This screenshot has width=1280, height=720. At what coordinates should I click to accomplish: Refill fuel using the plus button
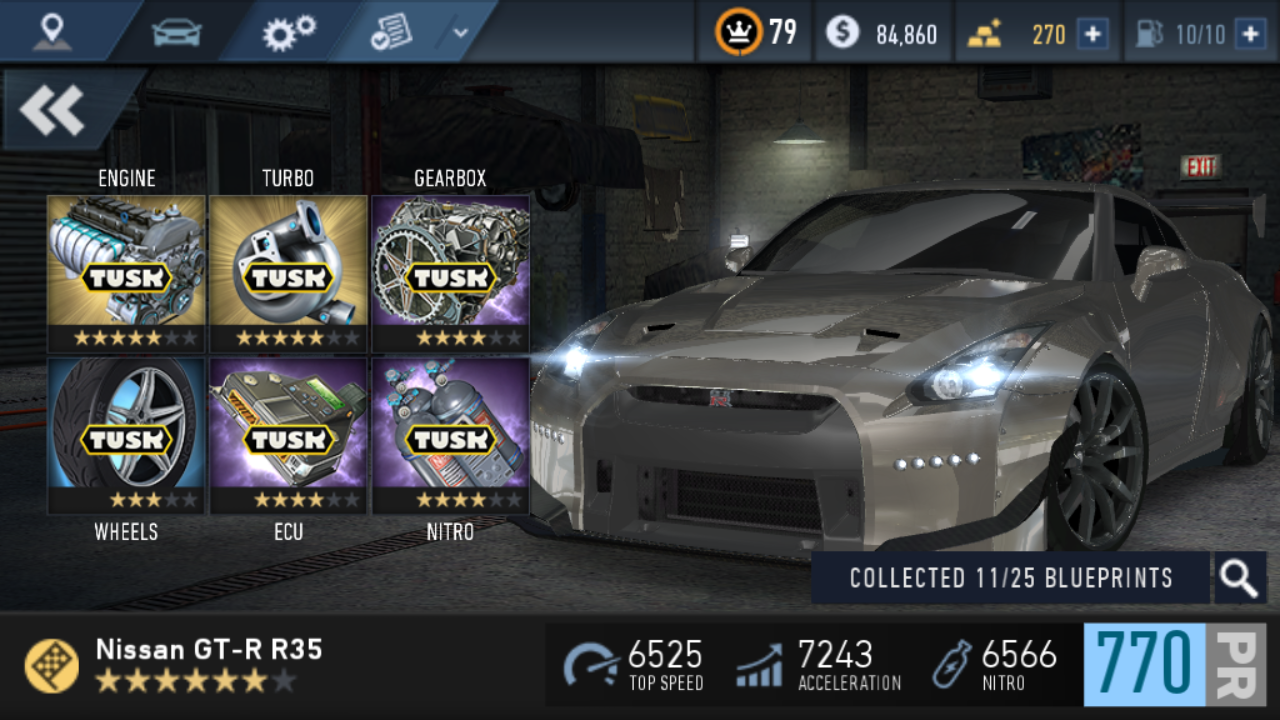click(1250, 34)
